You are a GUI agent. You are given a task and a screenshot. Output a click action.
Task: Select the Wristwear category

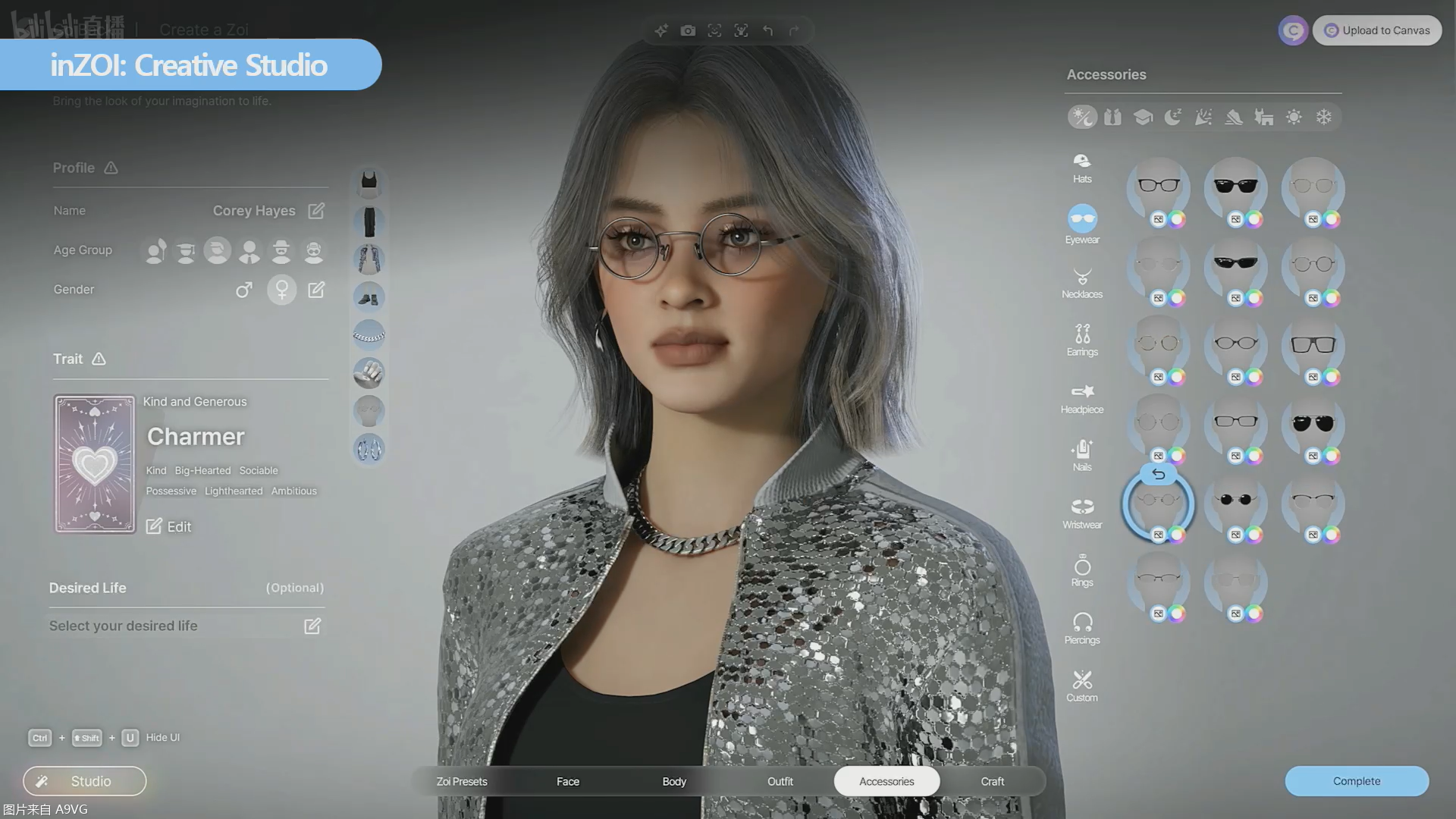click(x=1082, y=513)
